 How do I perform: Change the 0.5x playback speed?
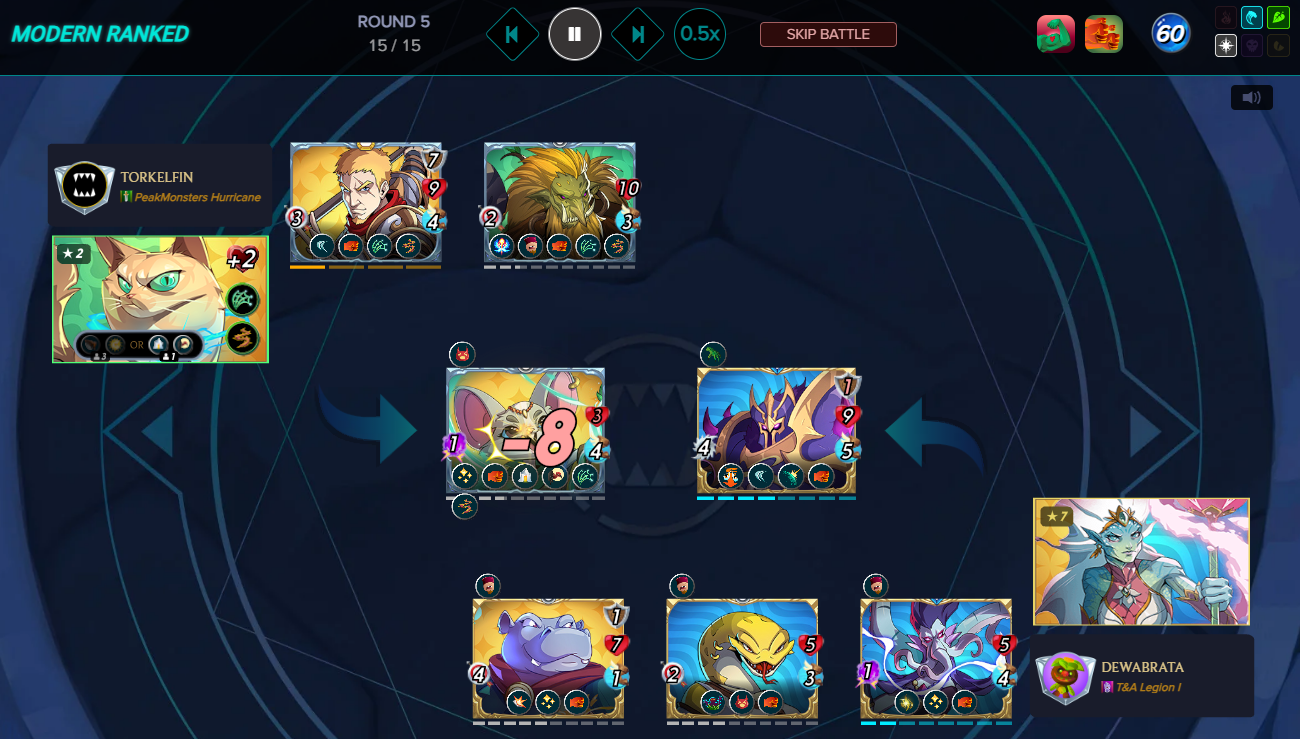click(x=699, y=34)
